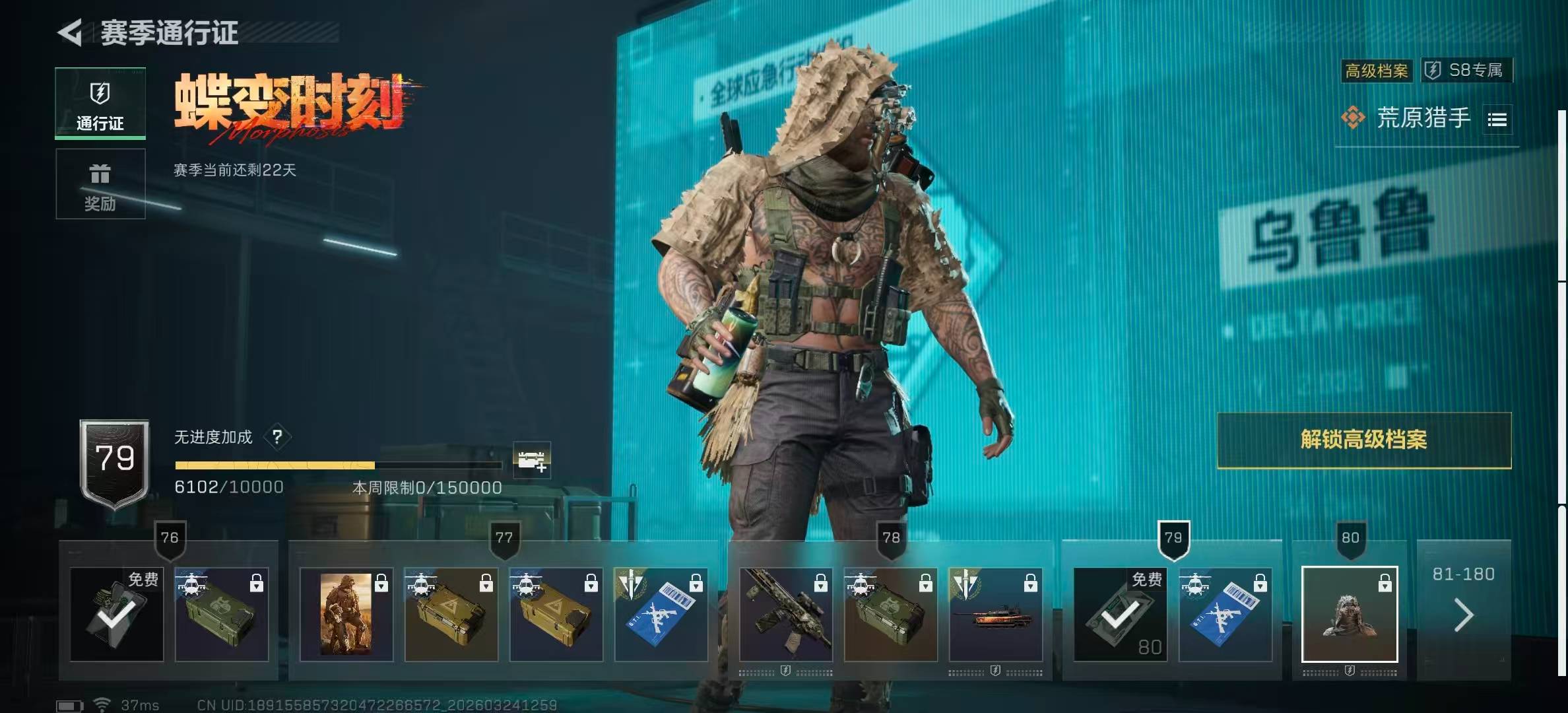Select the level 77 operator portrait reward
This screenshot has height=713, width=1568.
point(346,614)
